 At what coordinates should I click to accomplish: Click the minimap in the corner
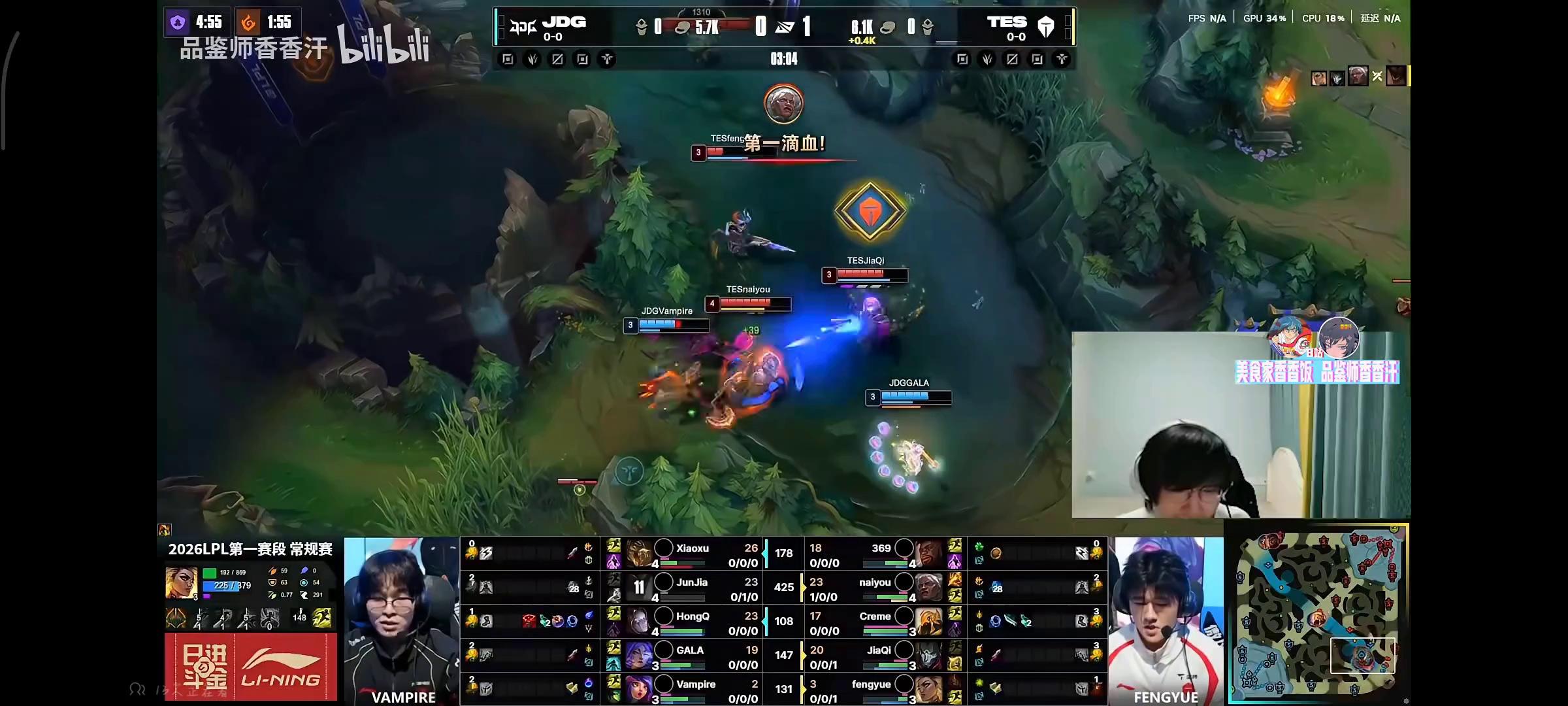click(1317, 613)
